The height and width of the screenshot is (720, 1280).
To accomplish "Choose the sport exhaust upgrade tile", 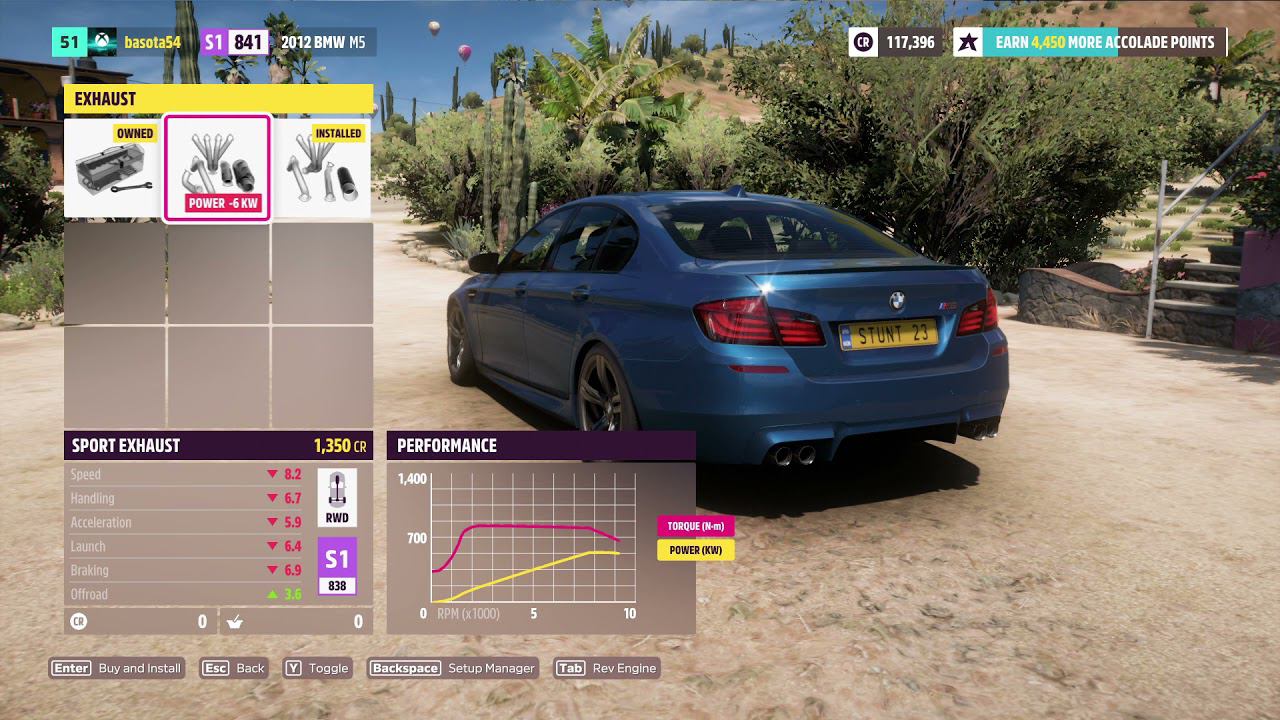I will [217, 168].
